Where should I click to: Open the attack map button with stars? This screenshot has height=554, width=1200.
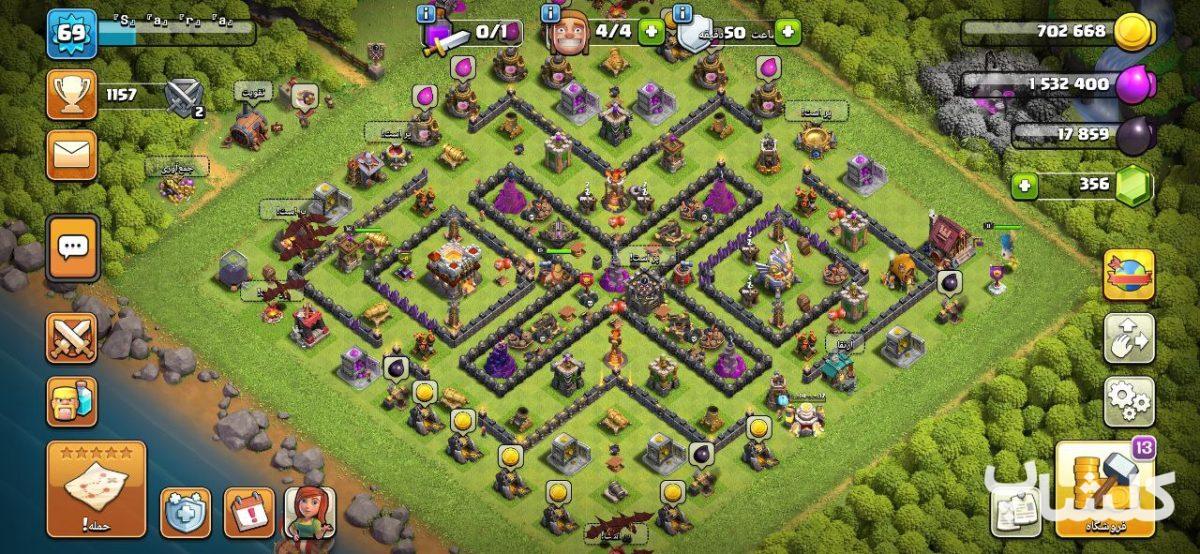tap(96, 489)
